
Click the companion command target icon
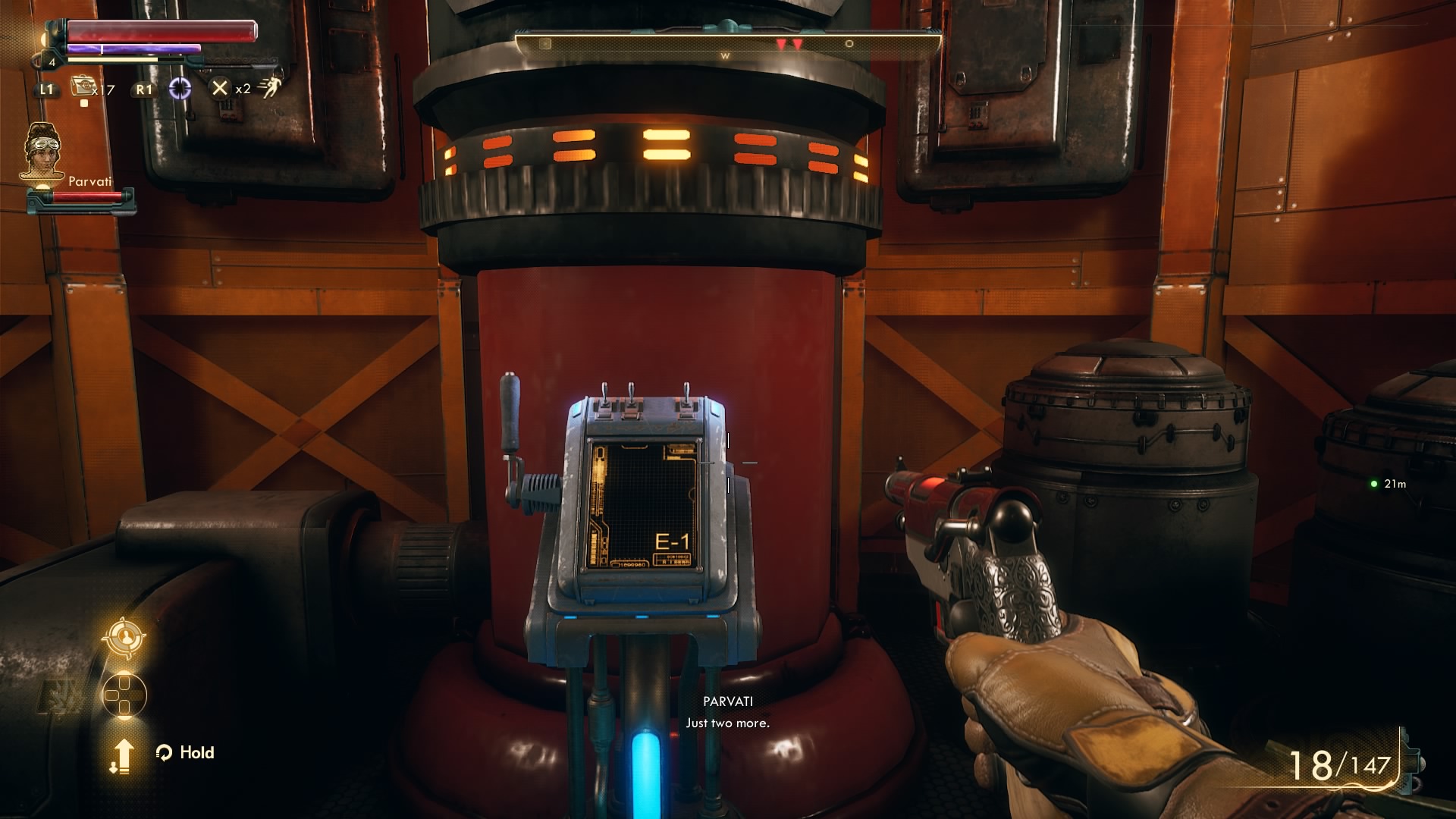[124, 639]
